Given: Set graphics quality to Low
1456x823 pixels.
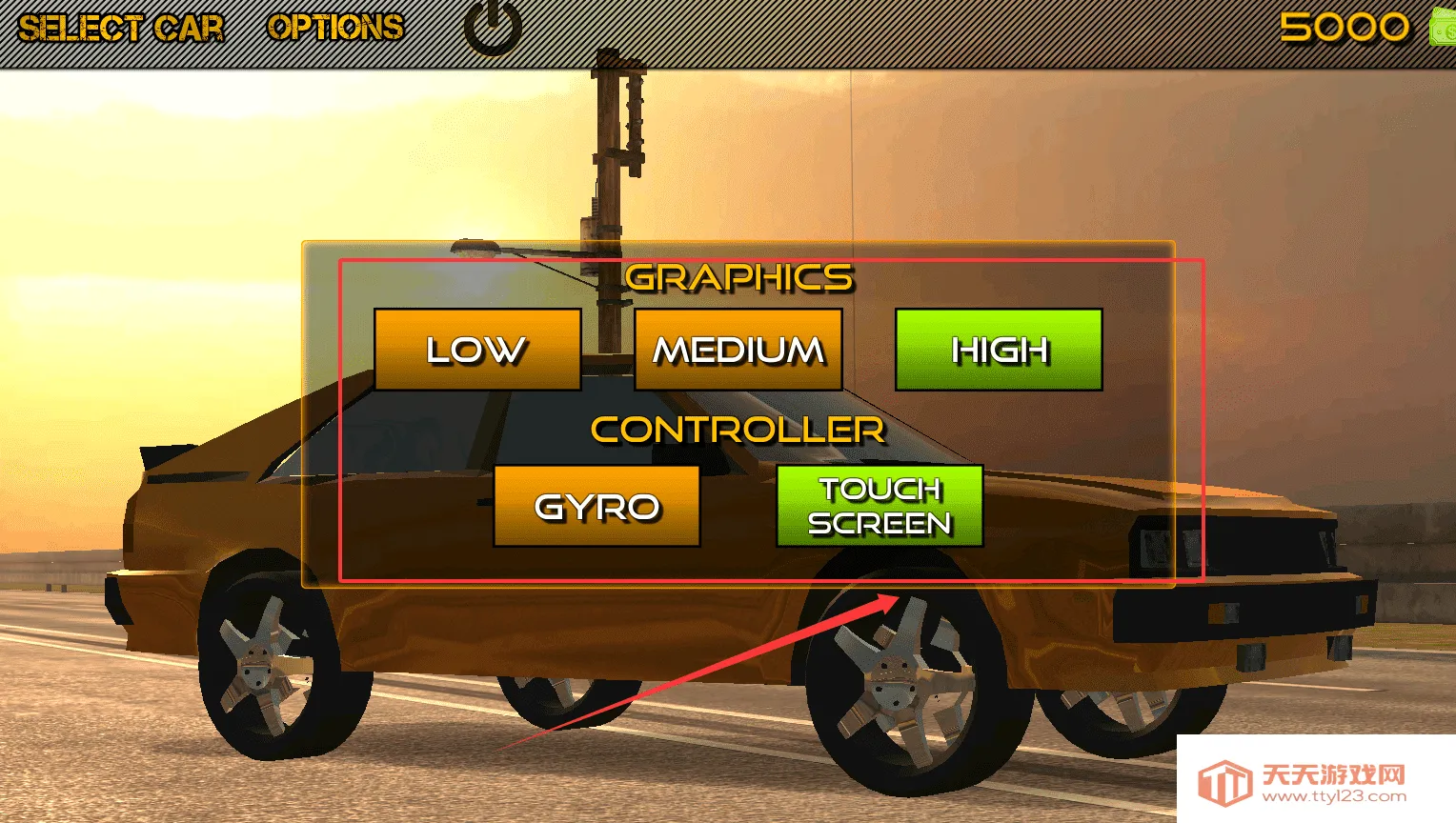Looking at the screenshot, I should [477, 350].
